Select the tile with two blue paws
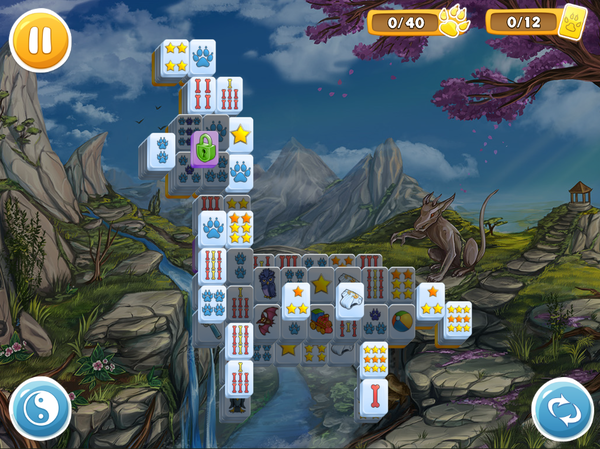The height and width of the screenshot is (449, 600). [x=161, y=152]
